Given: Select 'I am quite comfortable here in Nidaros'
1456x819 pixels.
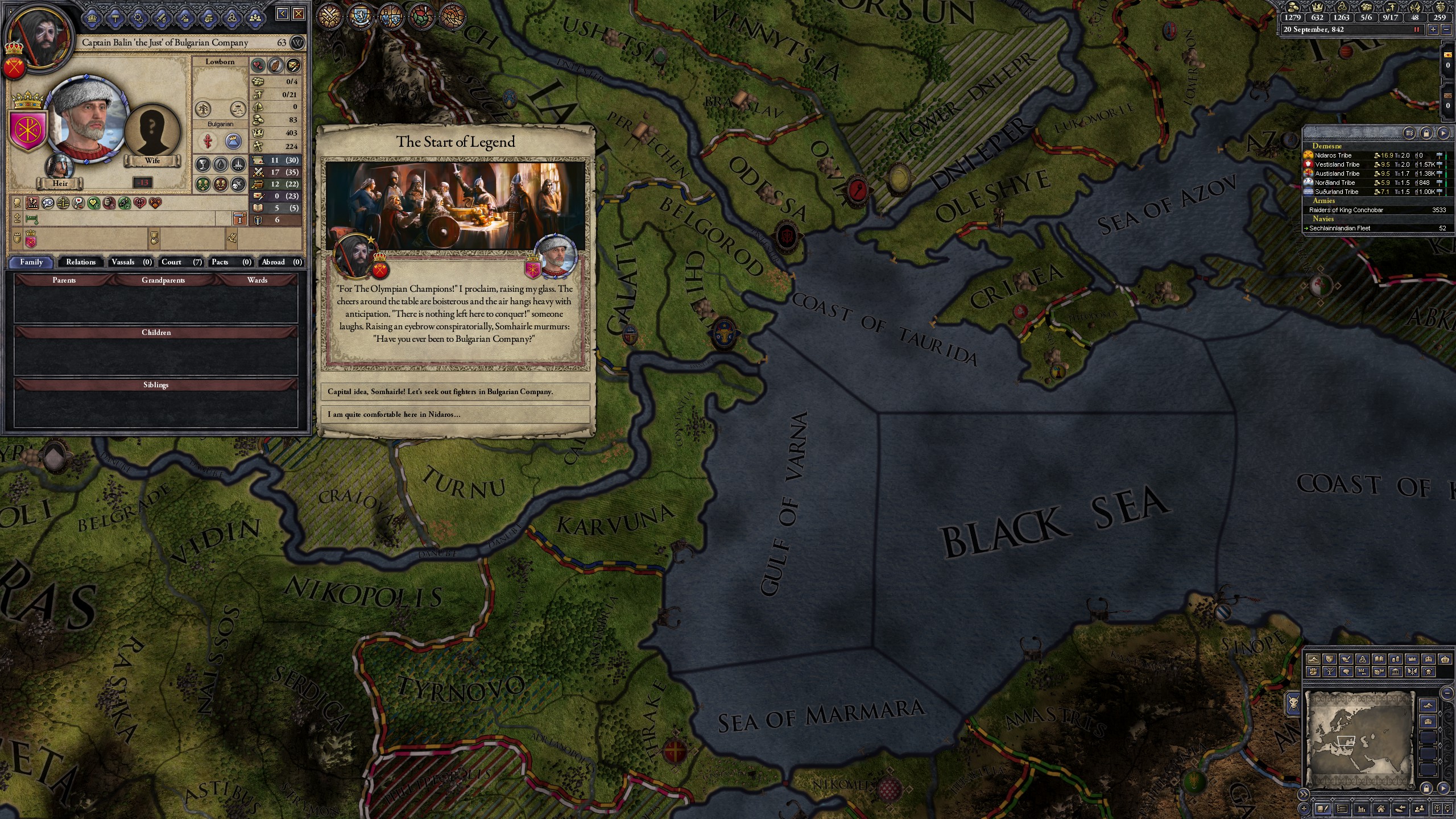Looking at the screenshot, I should click(458, 415).
